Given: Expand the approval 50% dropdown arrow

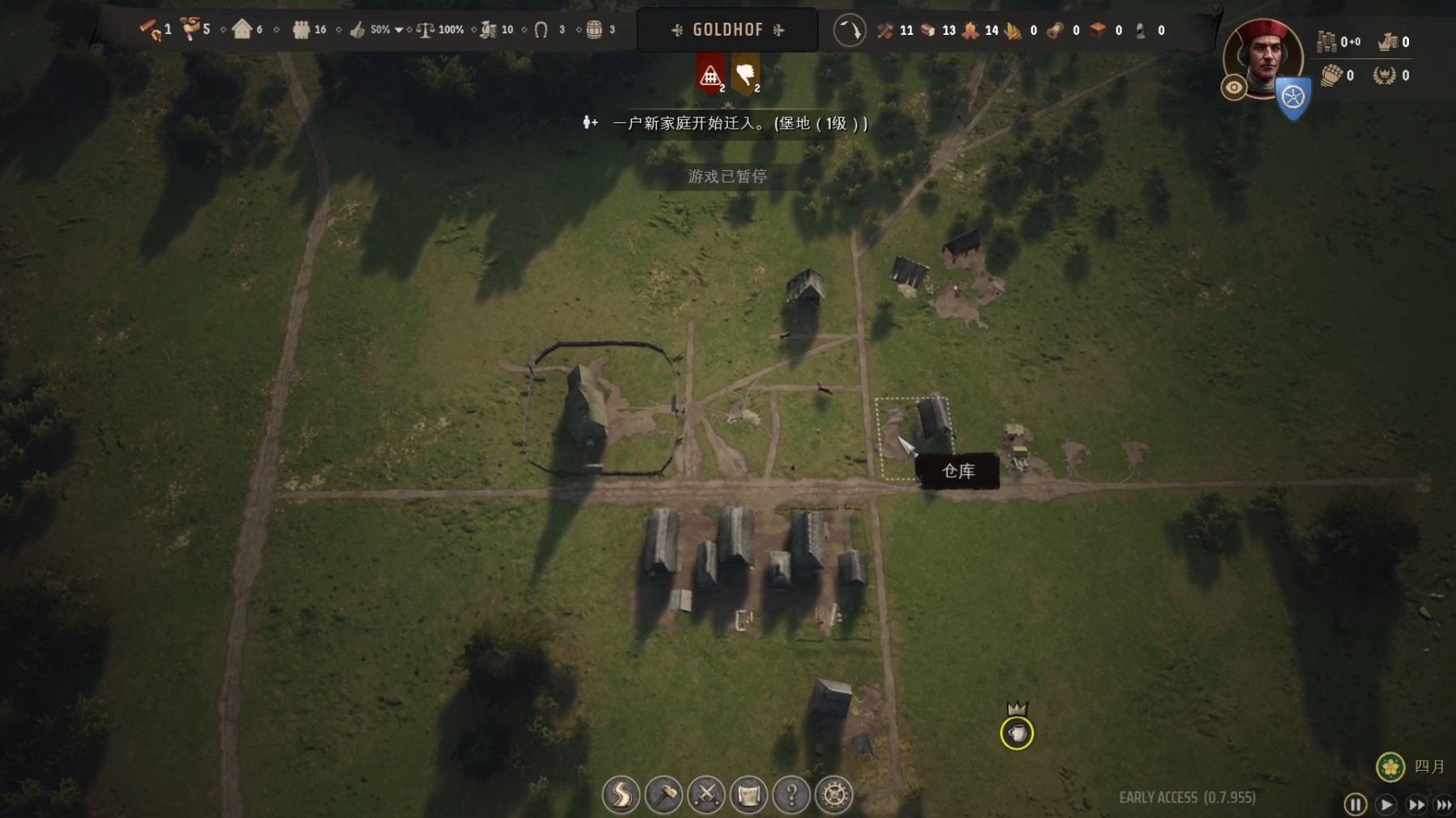Looking at the screenshot, I should [x=399, y=30].
